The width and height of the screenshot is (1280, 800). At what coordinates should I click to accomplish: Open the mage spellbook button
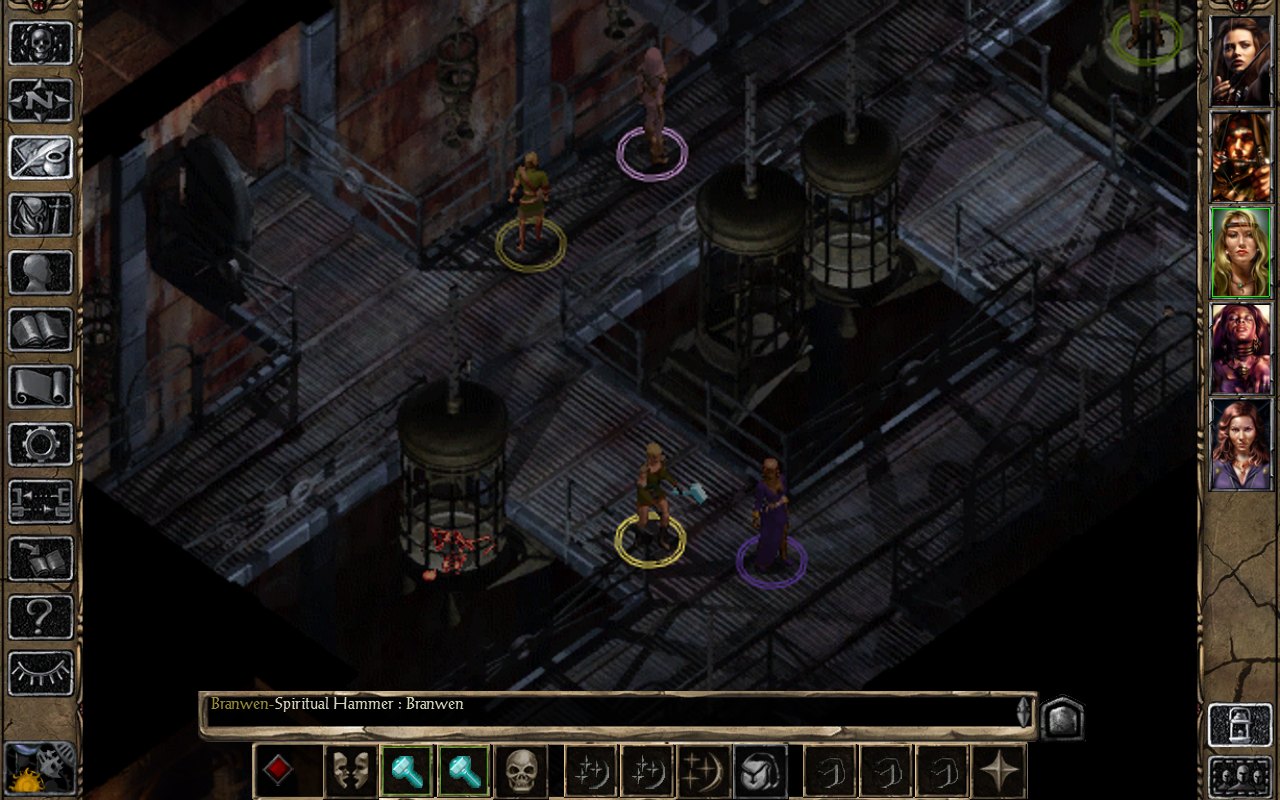point(41,330)
